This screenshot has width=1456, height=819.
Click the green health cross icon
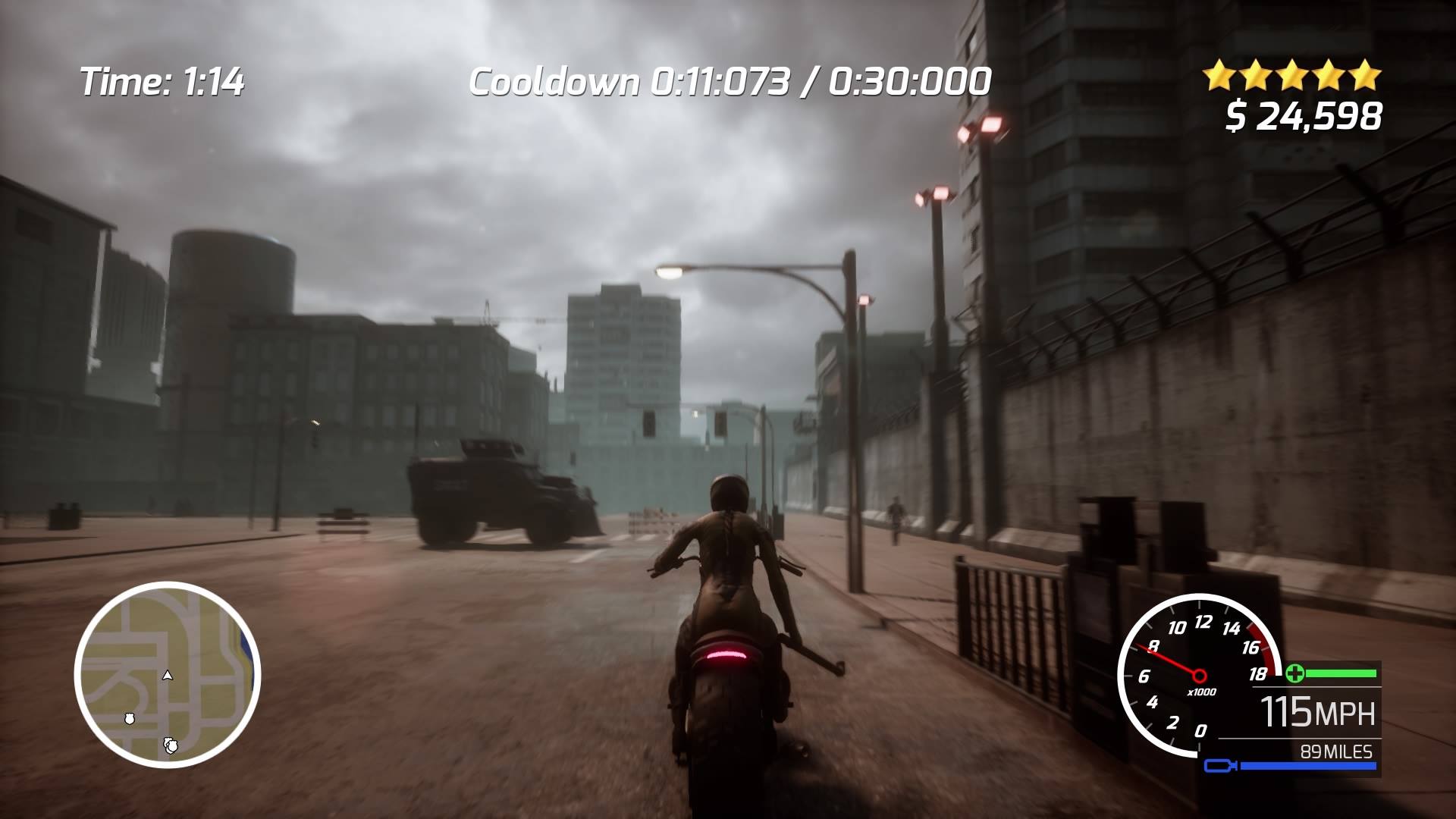point(1294,673)
